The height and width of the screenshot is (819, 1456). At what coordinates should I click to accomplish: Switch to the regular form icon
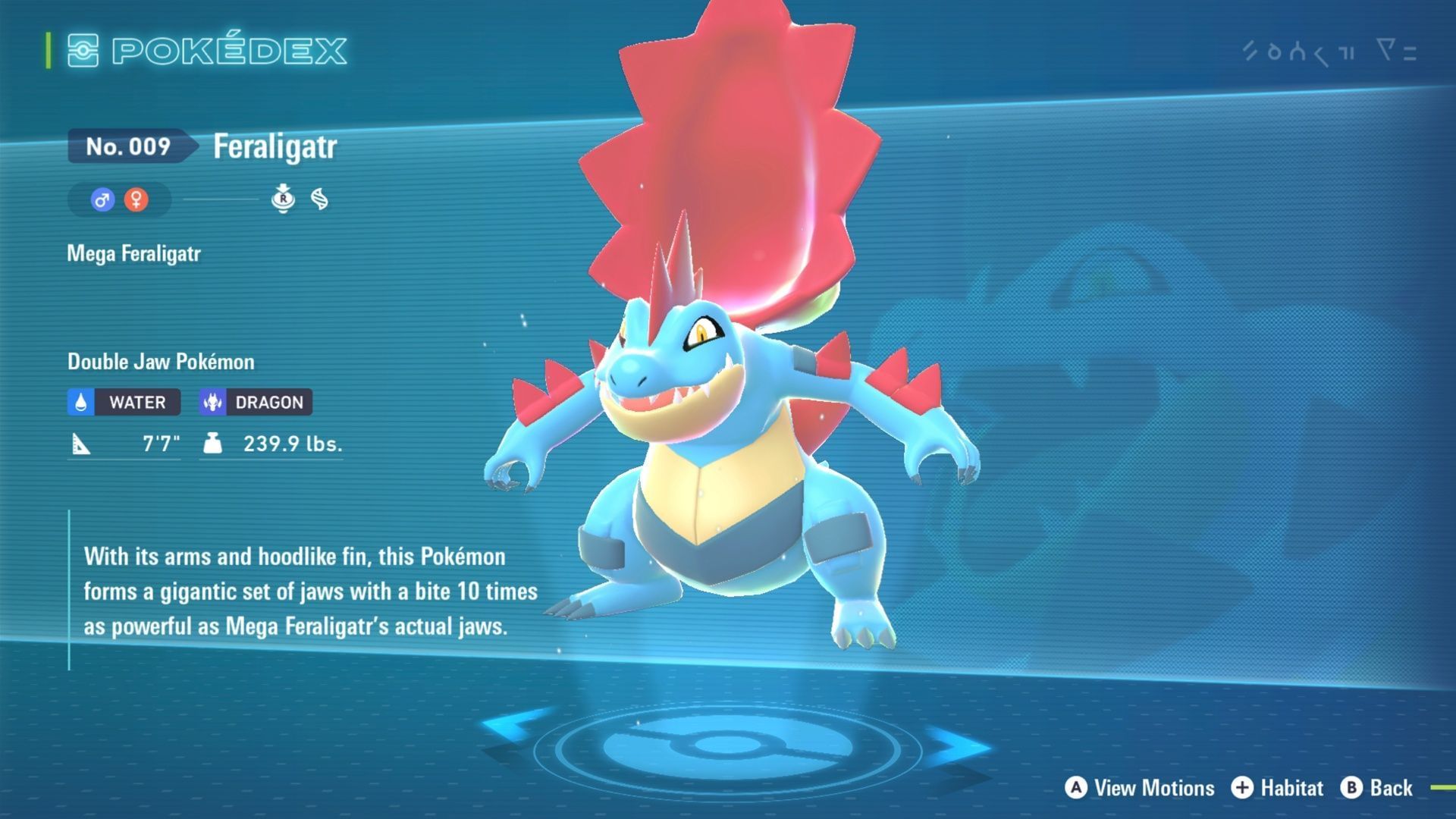(283, 199)
